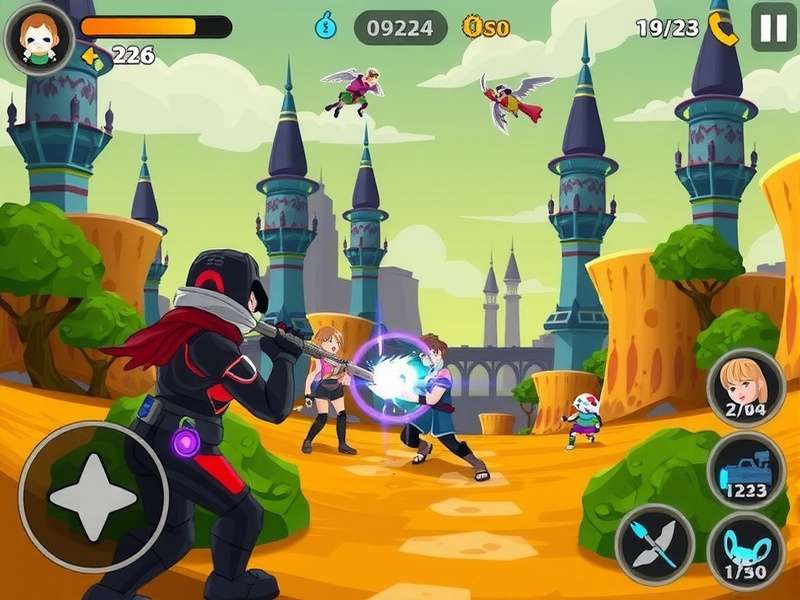
Task: Tap the virtual movement joystick
Action: click(x=94, y=496)
